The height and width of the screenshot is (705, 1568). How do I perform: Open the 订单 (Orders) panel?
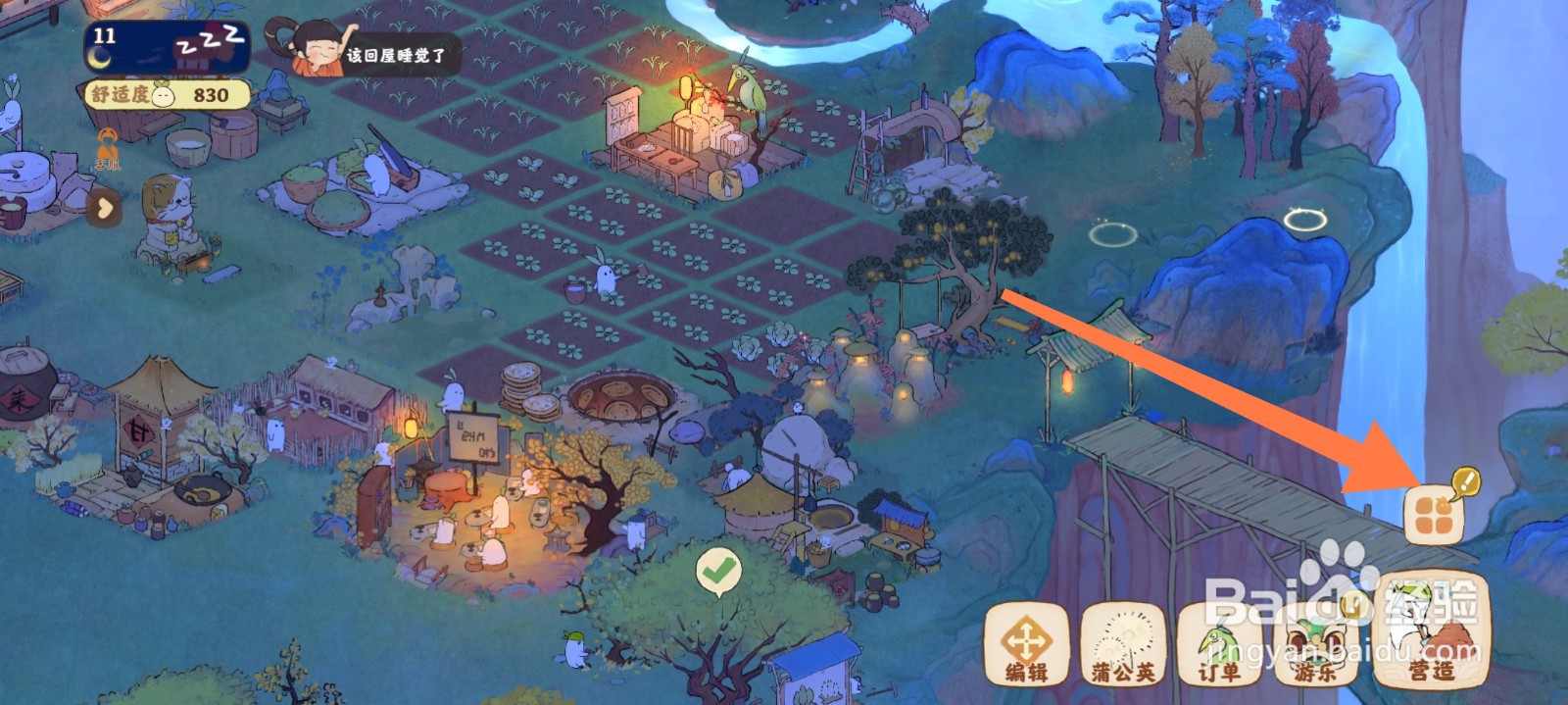click(1218, 644)
